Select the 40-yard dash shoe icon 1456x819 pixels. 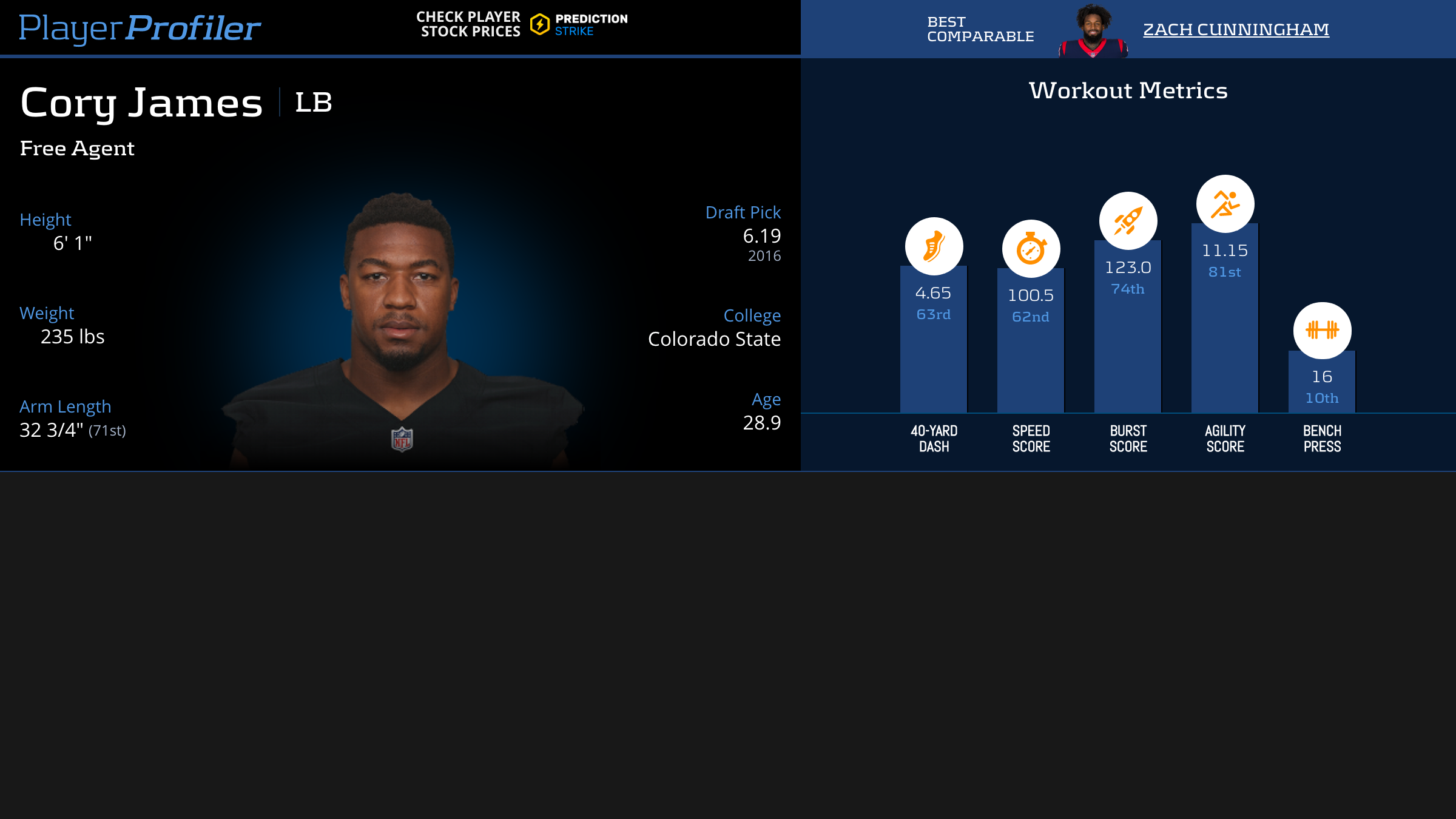pyautogui.click(x=934, y=246)
